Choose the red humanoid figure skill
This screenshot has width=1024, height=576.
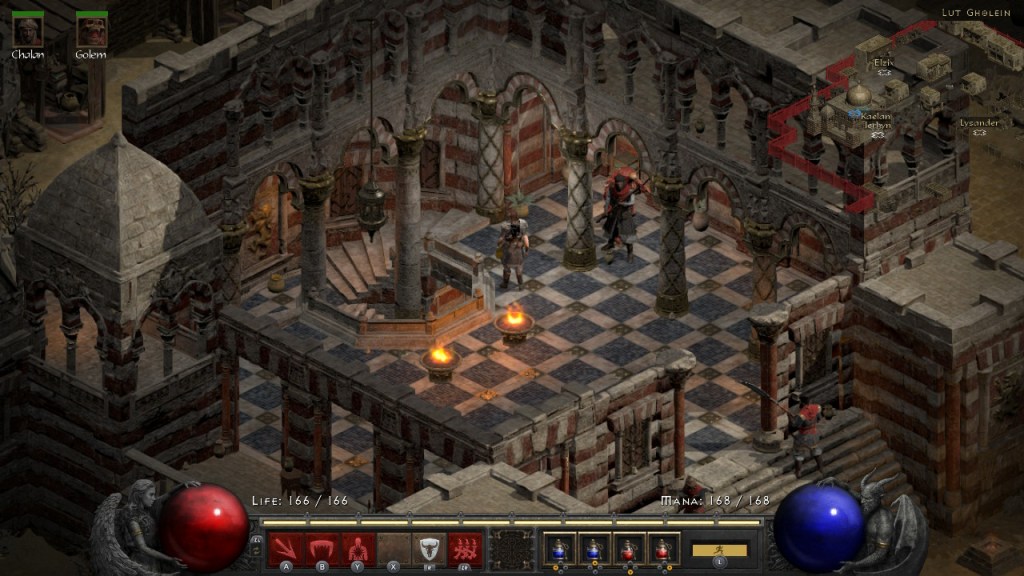tap(357, 548)
